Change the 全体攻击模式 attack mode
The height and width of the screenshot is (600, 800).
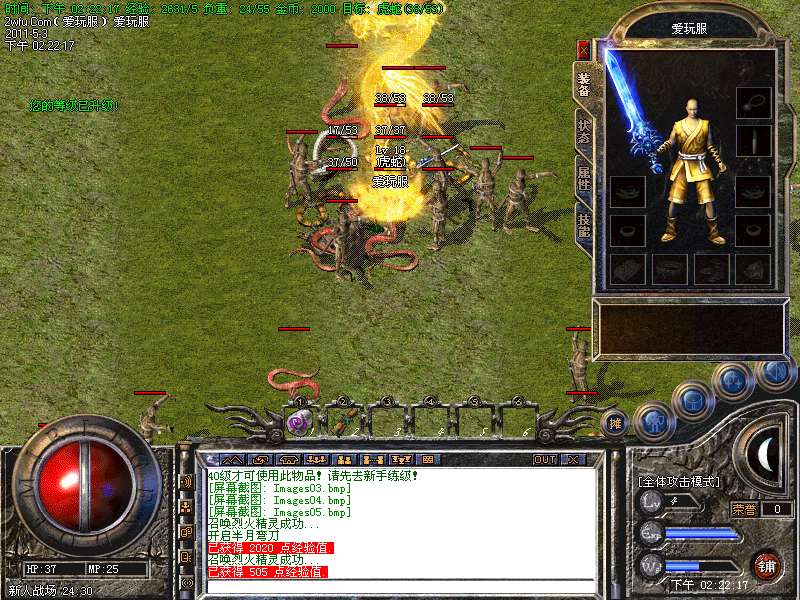point(679,481)
